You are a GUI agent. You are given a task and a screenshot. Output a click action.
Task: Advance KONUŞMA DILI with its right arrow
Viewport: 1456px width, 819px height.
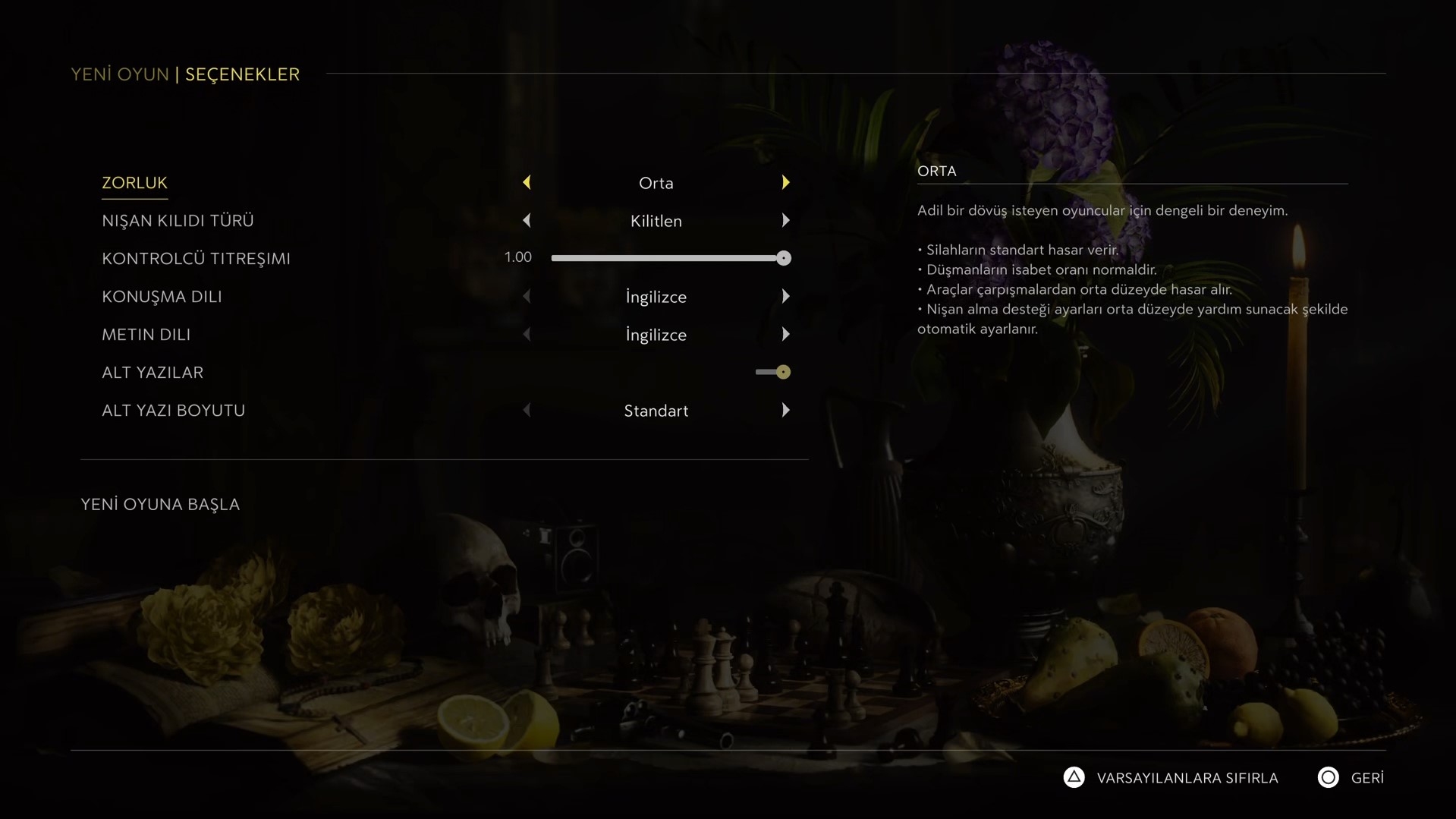tap(785, 297)
